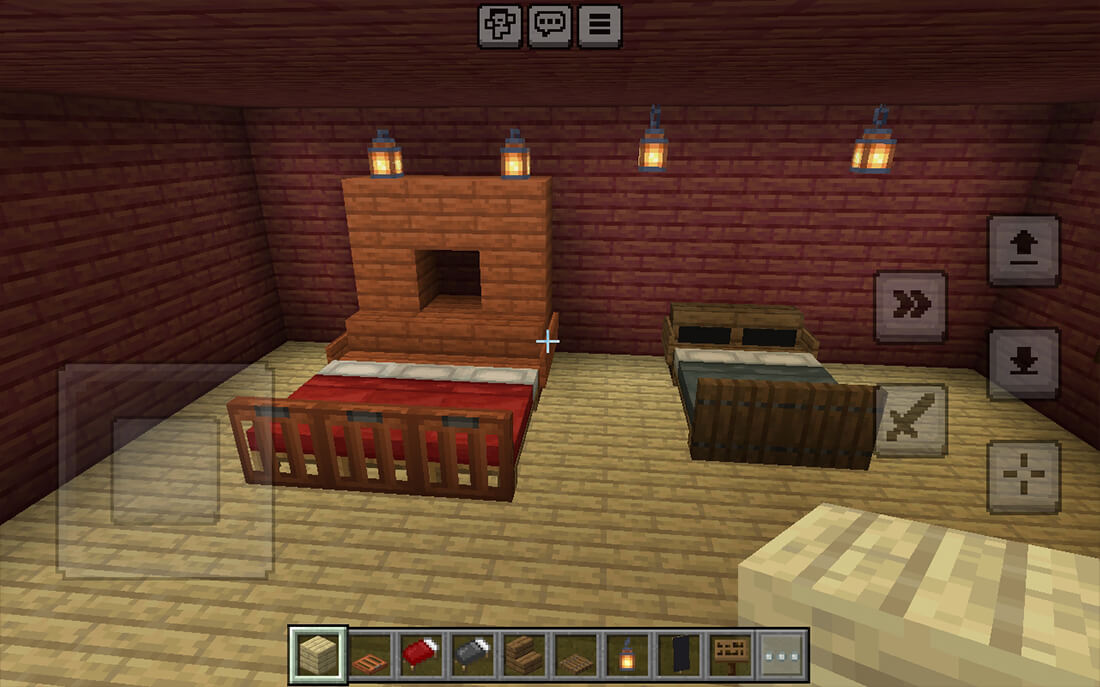Viewport: 1100px width, 687px height.
Task: Tap the sword attack button
Action: [910, 419]
